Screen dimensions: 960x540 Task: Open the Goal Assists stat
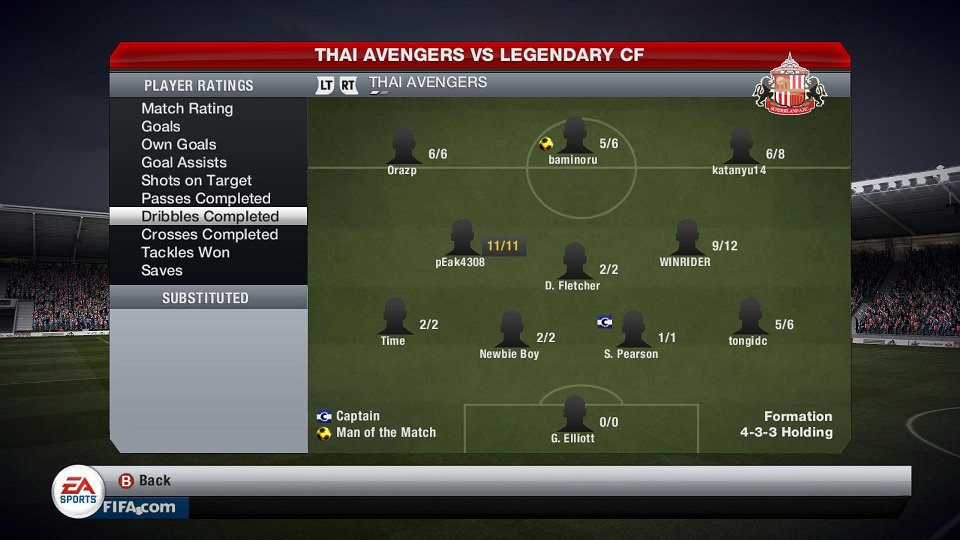(184, 162)
